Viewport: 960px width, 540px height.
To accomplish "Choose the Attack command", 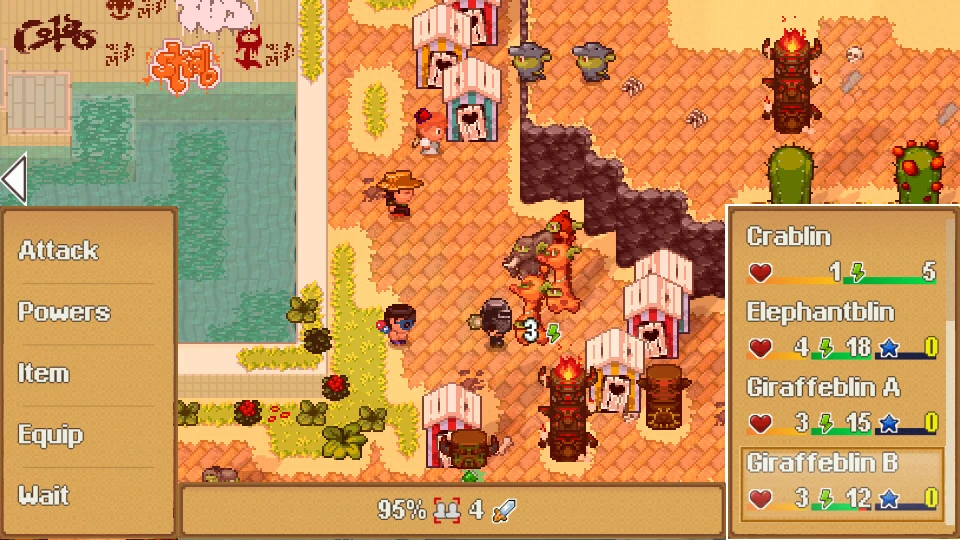I will 59,251.
